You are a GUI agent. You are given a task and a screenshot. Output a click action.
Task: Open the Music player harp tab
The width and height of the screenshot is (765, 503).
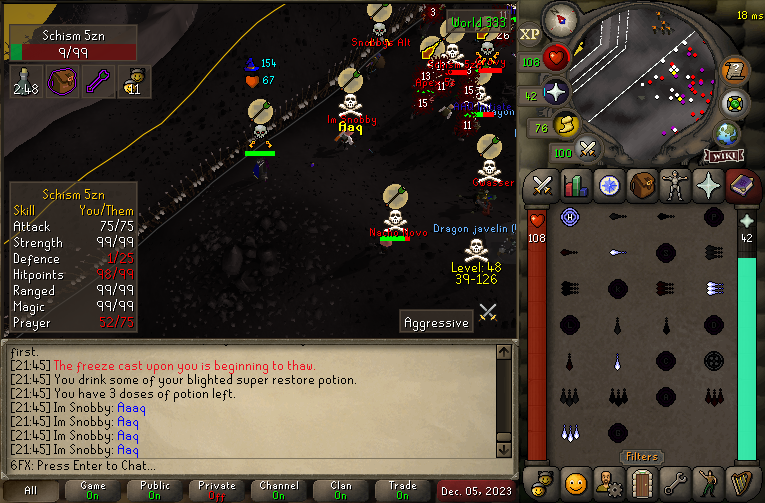pyautogui.click(x=741, y=481)
